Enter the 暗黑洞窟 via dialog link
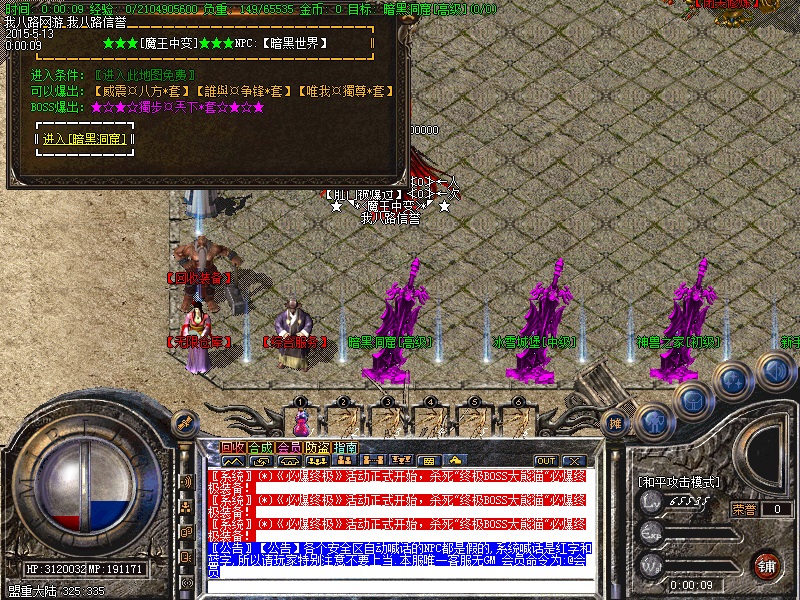800x600 pixels. click(x=84, y=139)
